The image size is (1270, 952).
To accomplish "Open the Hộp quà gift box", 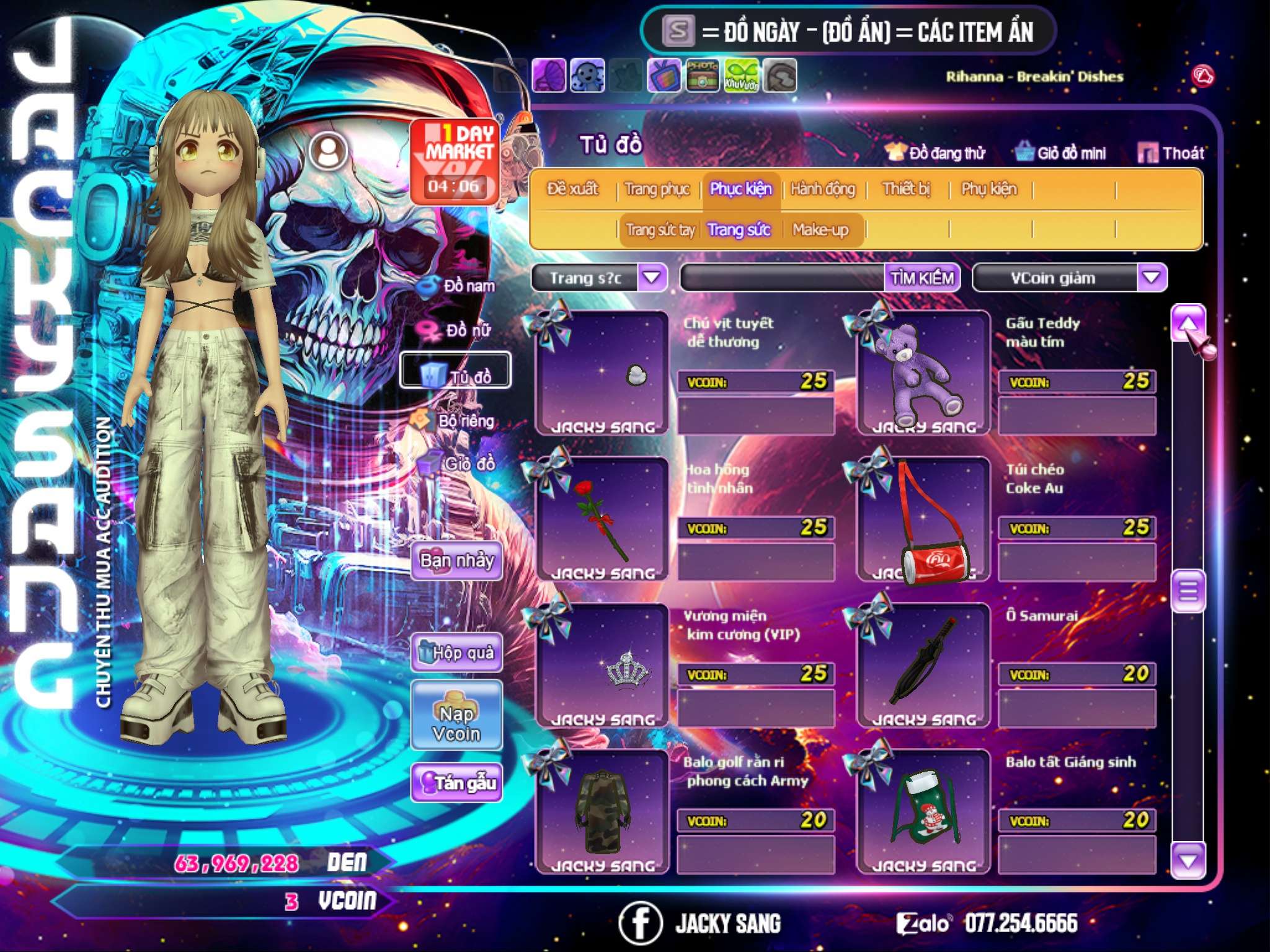I will [456, 653].
